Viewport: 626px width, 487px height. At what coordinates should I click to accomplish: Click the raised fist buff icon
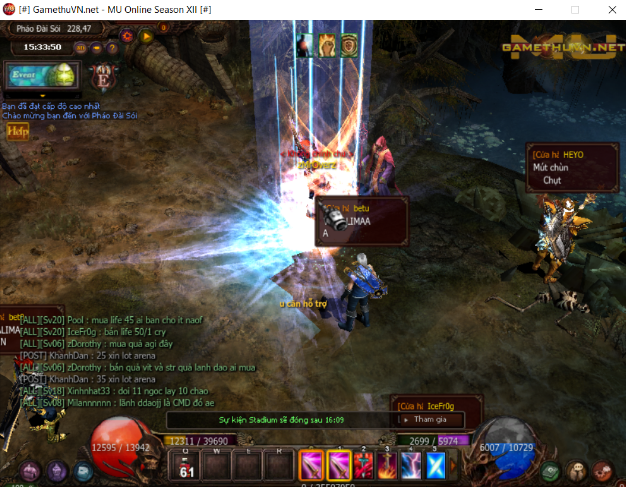pos(327,44)
